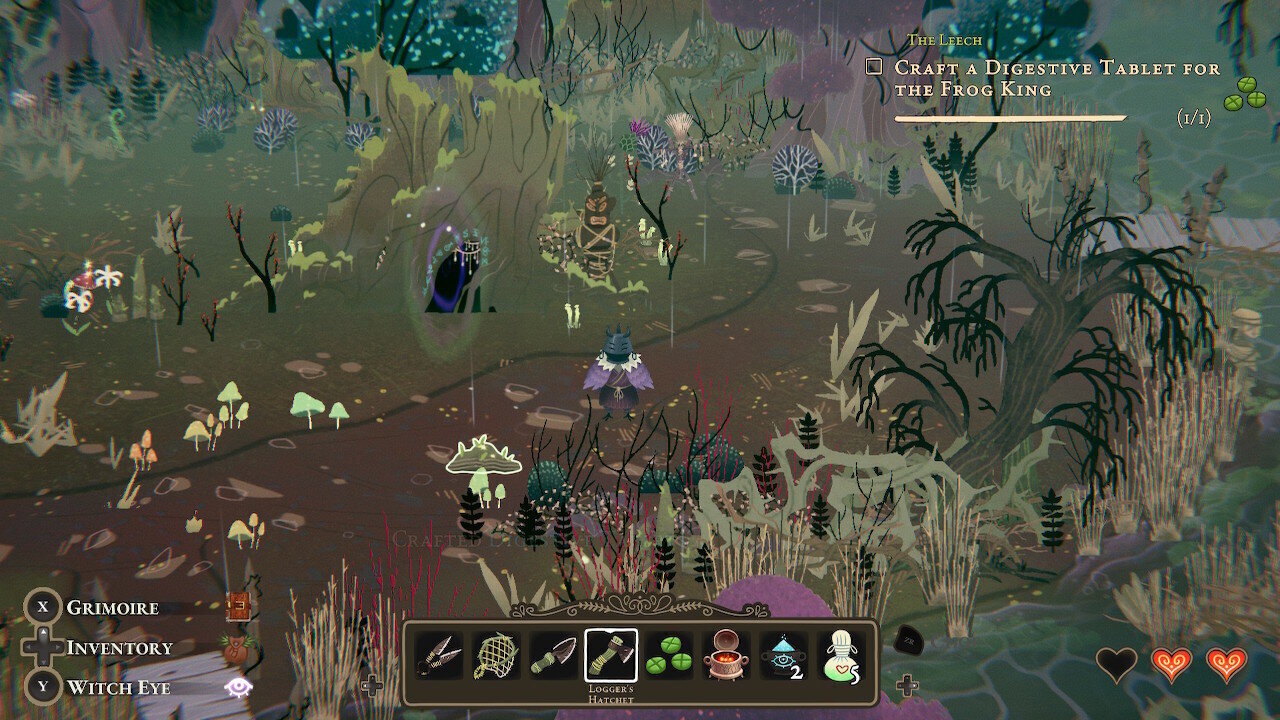The image size is (1280, 720).
Task: Equip the woven net tool
Action: click(496, 655)
